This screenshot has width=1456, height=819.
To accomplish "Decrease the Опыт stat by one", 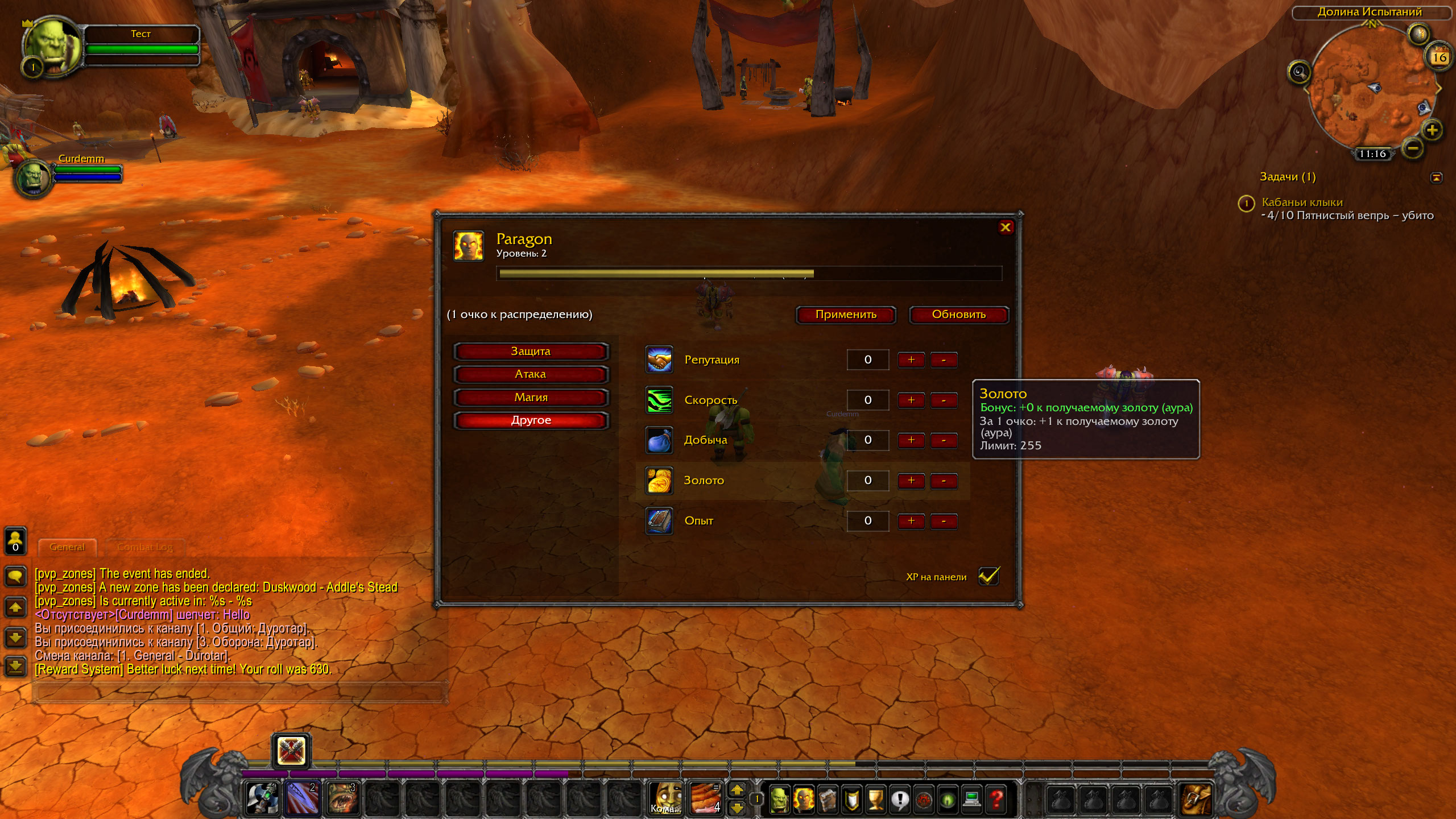I will (944, 521).
